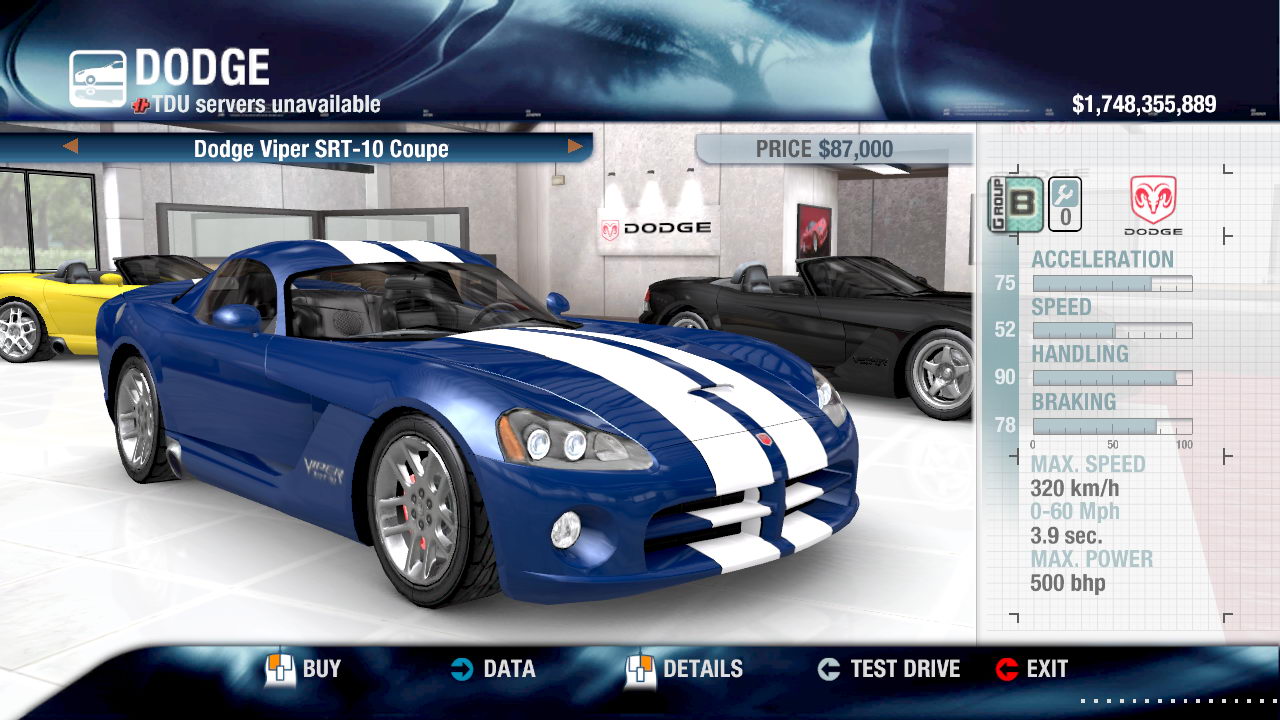
Task: Buy the Dodge Viper SRT-10 Coupe
Action: 304,669
